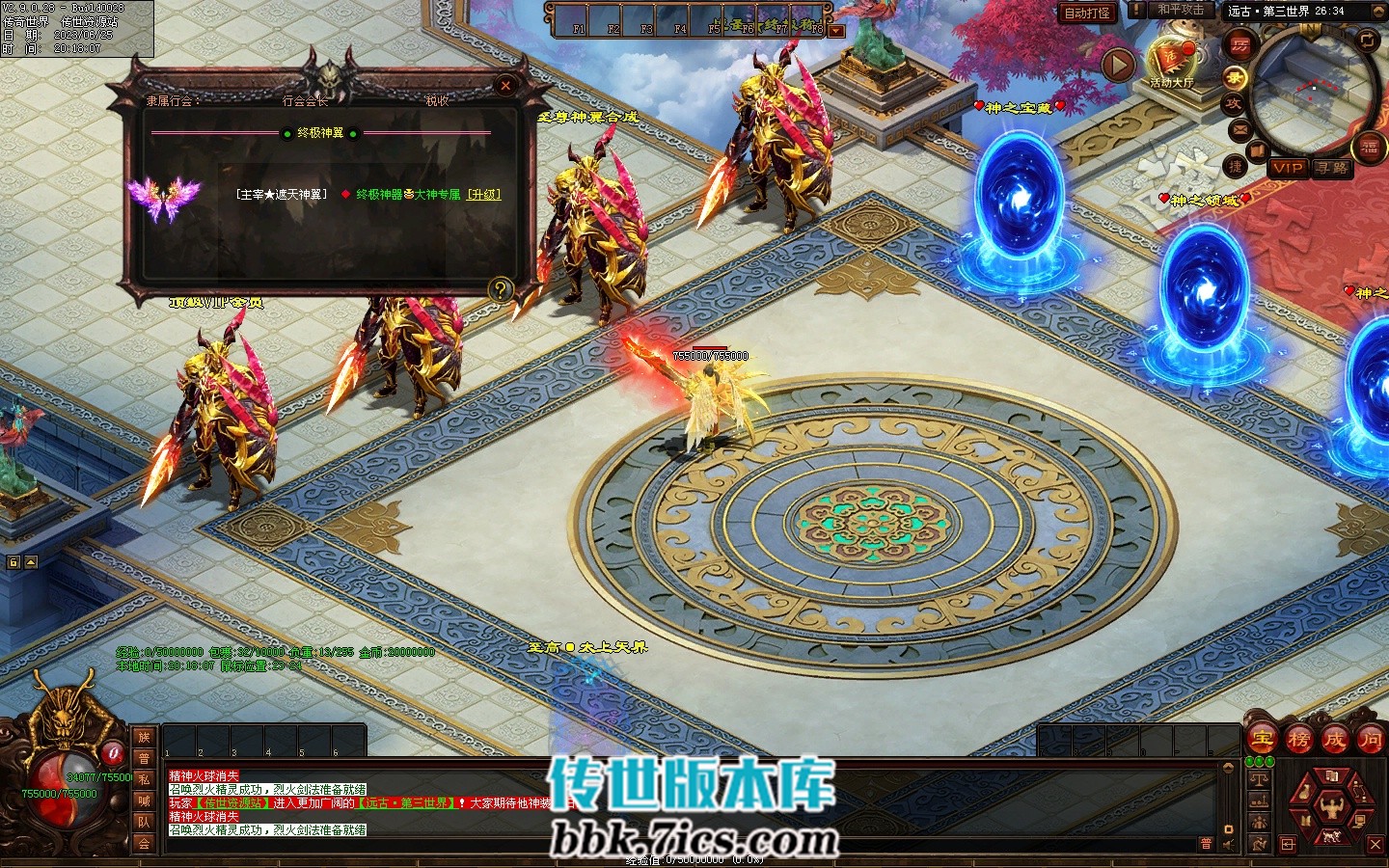Click the balance scales trade icon
Screen dimensions: 1389x868
[x=1259, y=777]
